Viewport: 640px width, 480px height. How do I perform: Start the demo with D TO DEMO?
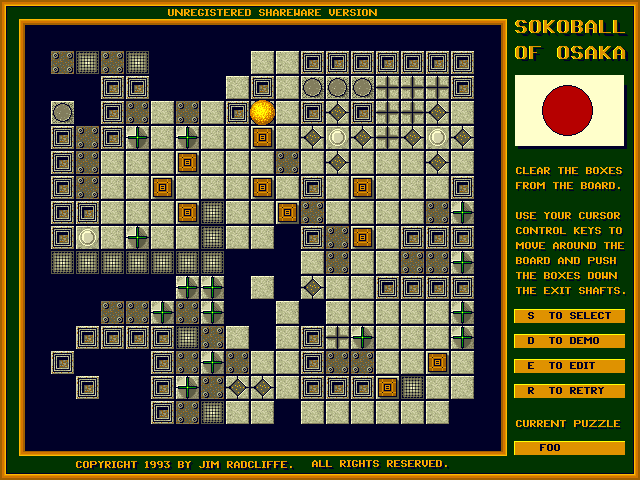pyautogui.click(x=569, y=341)
